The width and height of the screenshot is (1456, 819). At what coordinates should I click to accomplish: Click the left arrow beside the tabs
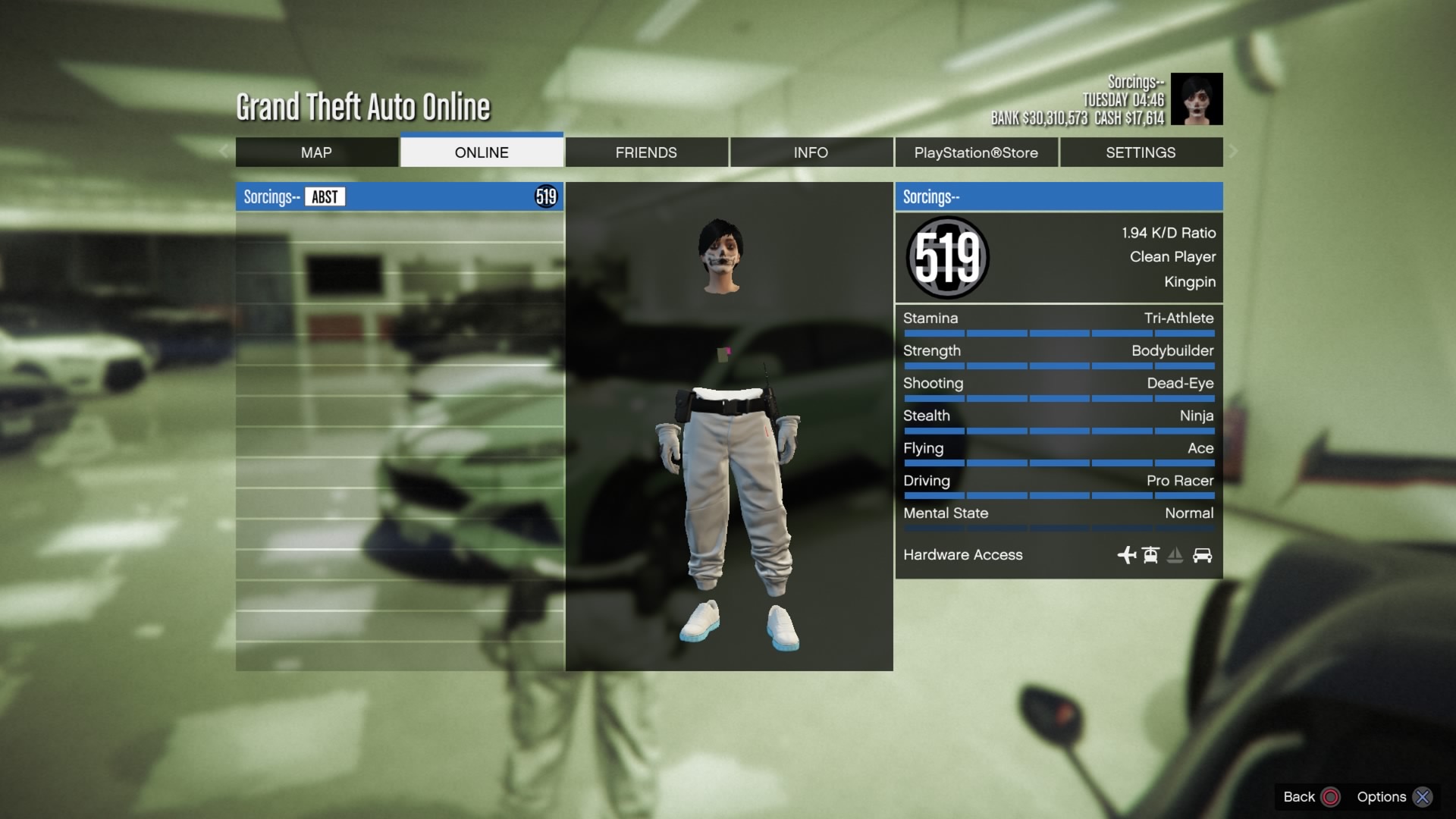[x=224, y=152]
